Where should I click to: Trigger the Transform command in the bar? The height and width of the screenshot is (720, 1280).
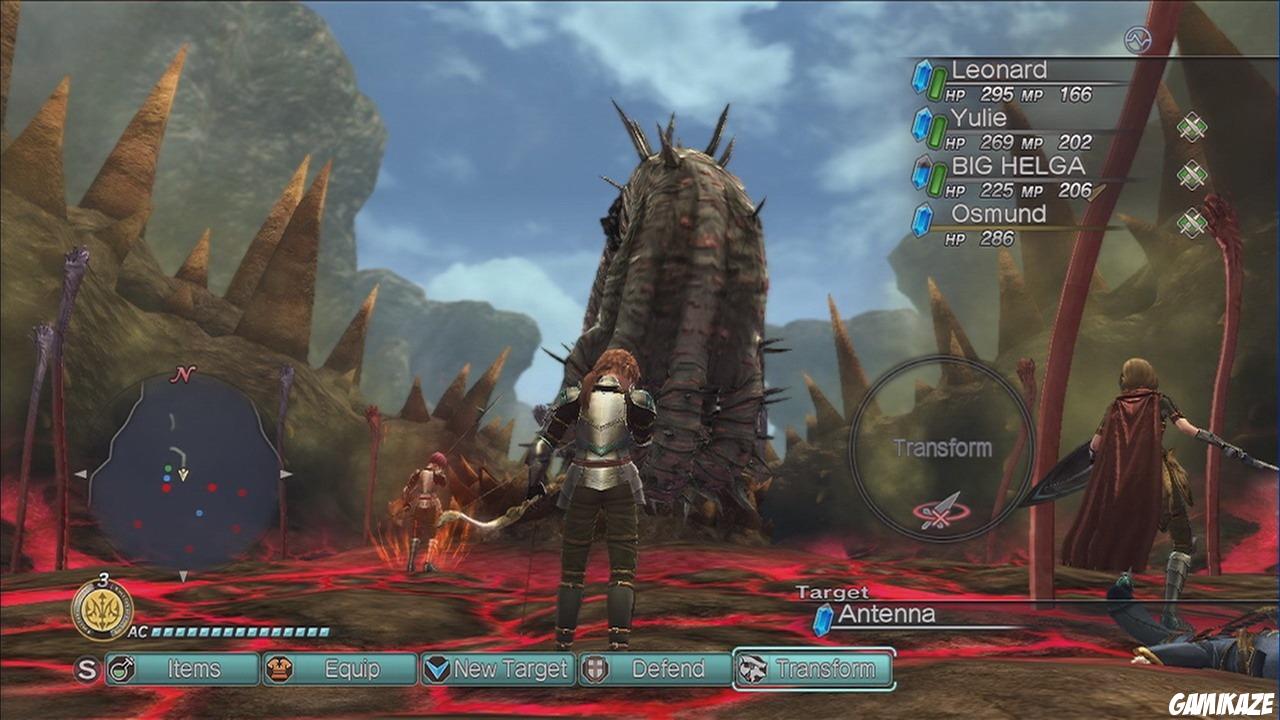tap(813, 669)
